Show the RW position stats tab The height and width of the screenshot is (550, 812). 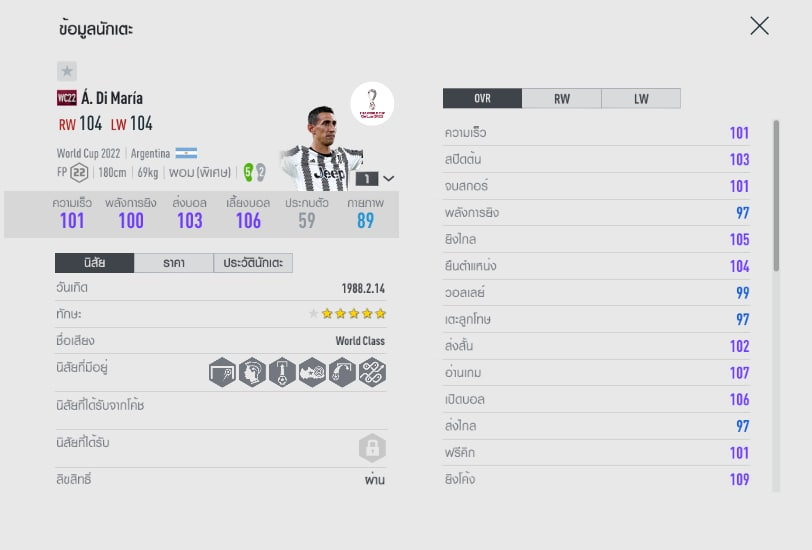click(x=561, y=98)
